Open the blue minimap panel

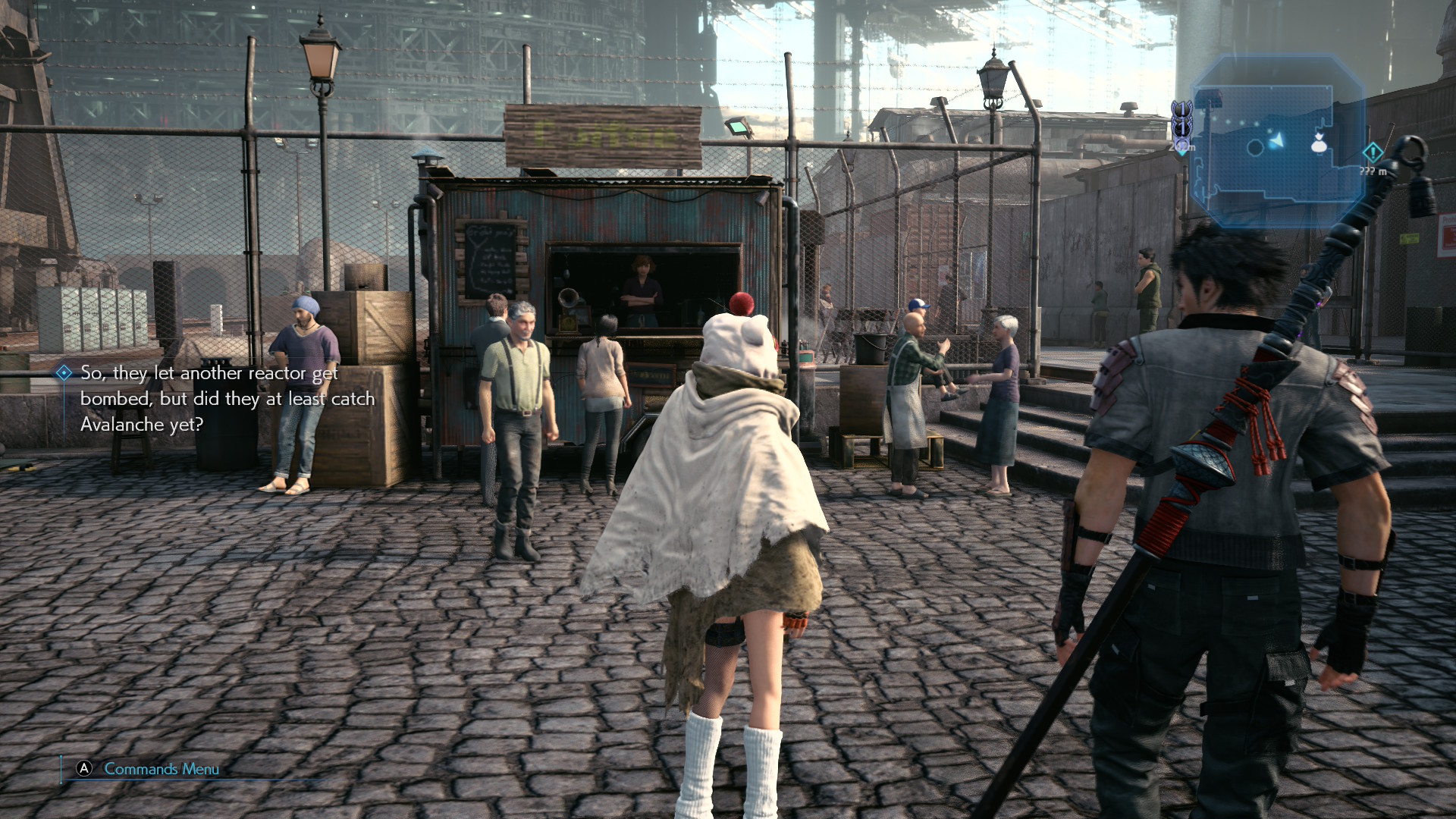pyautogui.click(x=1277, y=140)
